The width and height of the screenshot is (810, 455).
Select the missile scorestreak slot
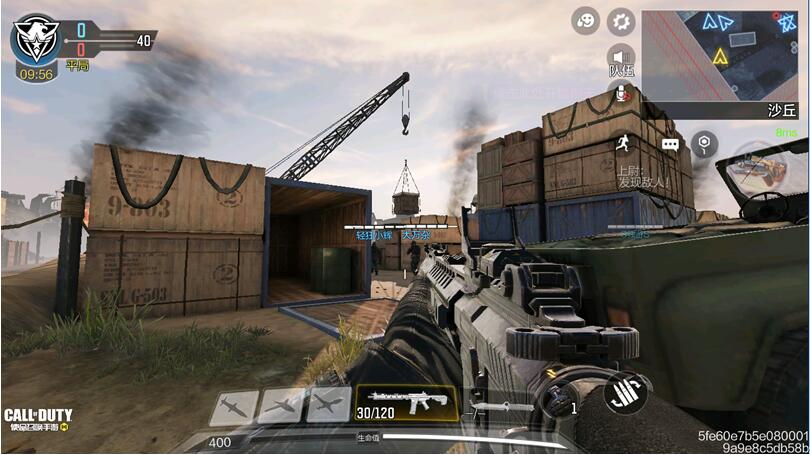tap(232, 405)
